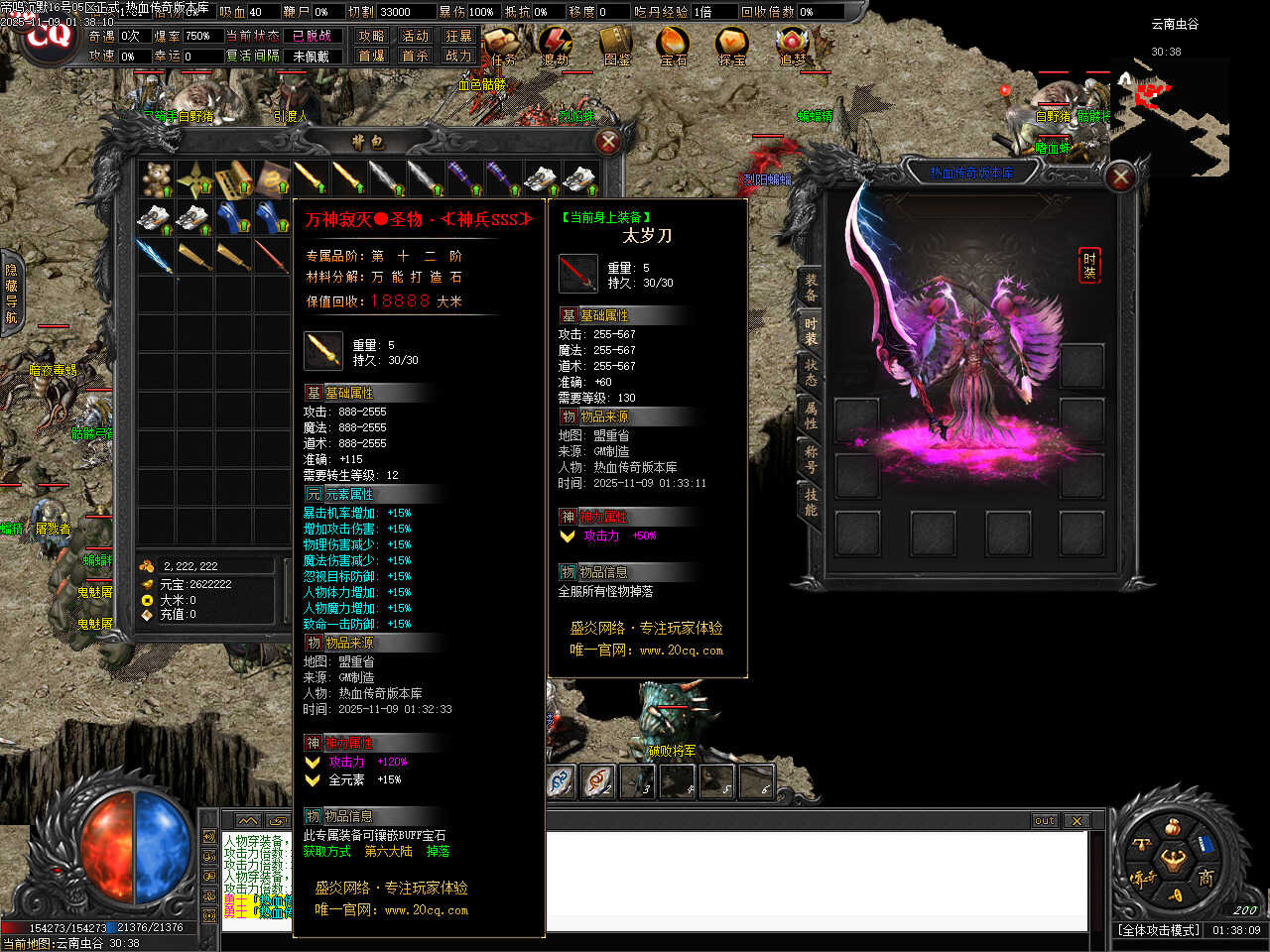Viewport: 1270px width, 952px height.
Task: Select the golden shuriken item slot
Action: click(x=194, y=178)
